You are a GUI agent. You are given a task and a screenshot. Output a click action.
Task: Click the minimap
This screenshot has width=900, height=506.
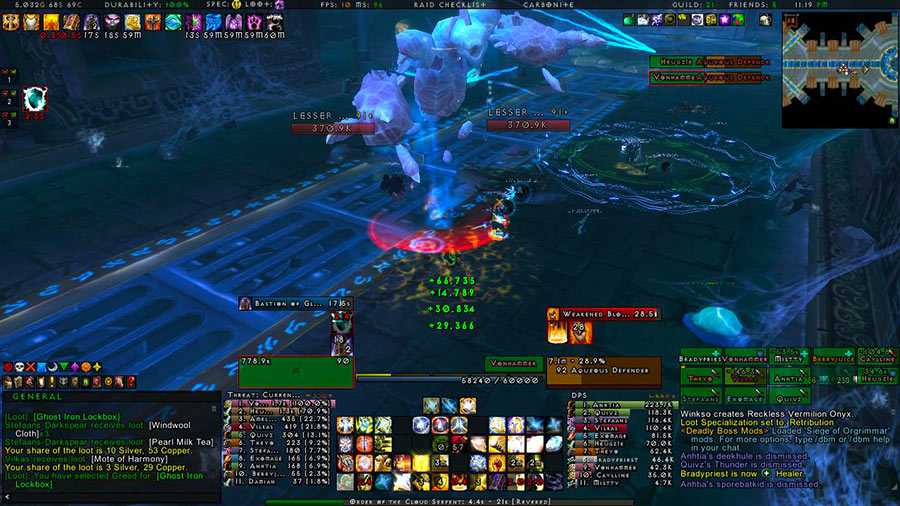click(x=840, y=69)
